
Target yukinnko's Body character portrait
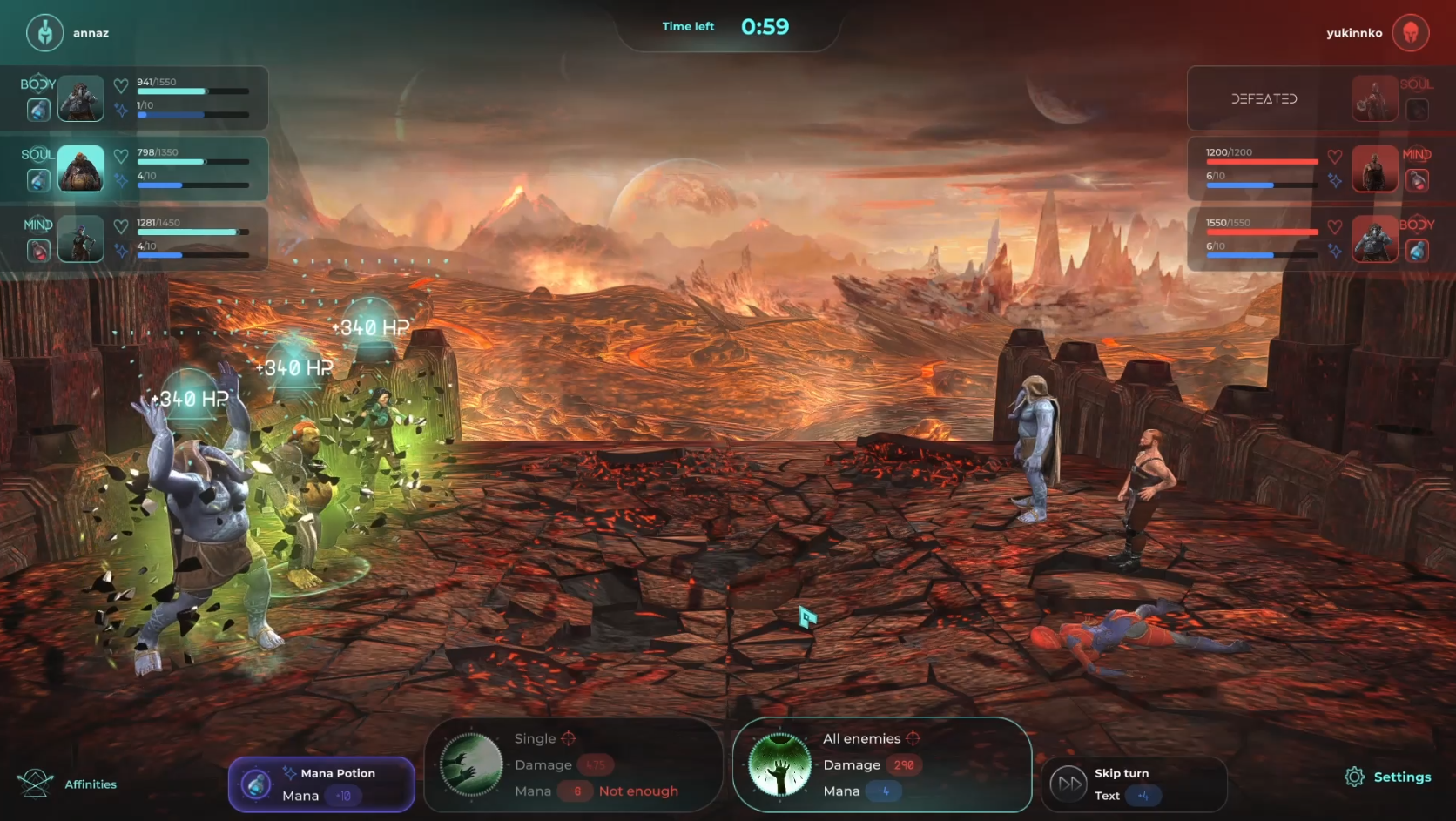(1374, 239)
